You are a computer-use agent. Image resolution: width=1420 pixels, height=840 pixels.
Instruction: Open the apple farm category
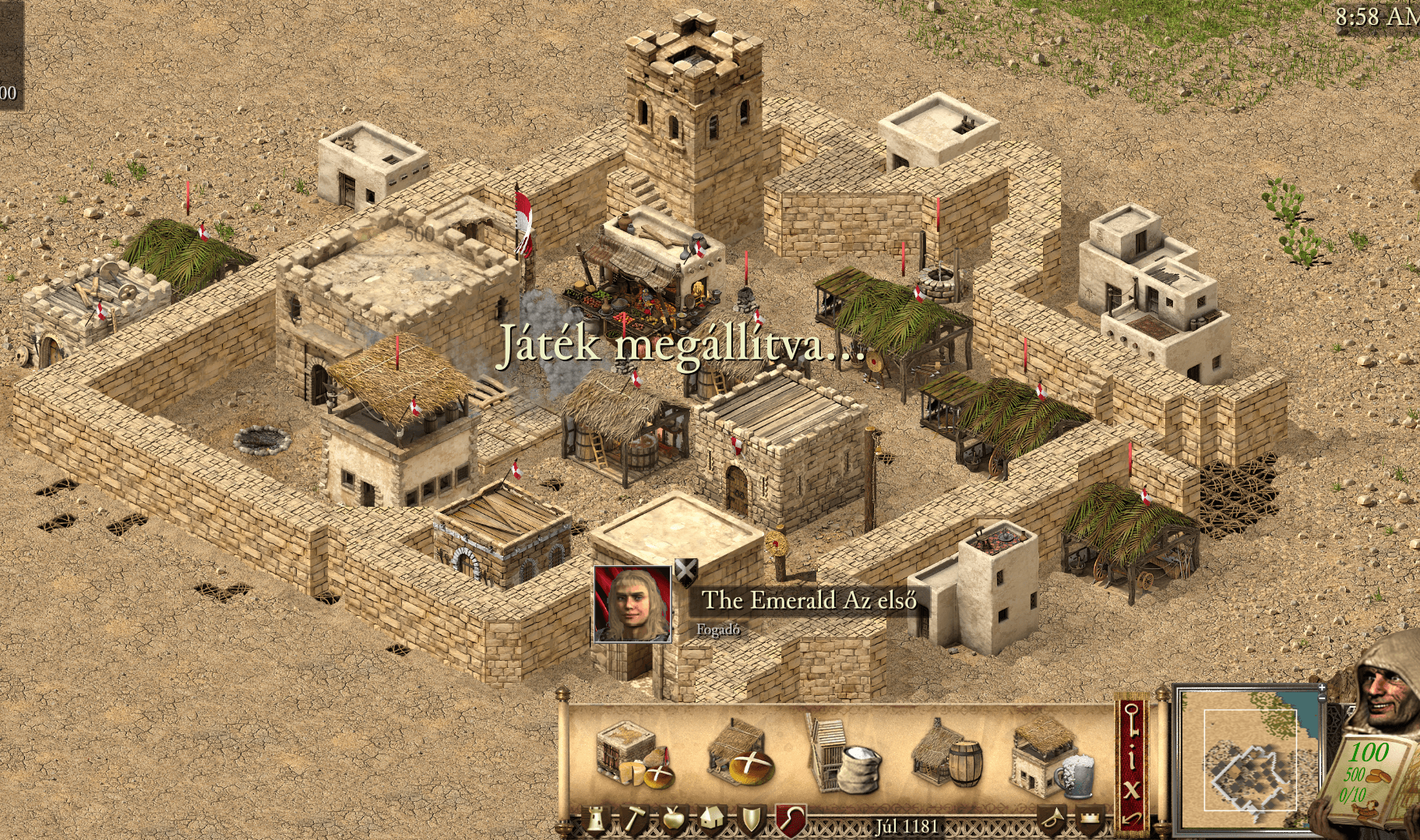pos(672,821)
